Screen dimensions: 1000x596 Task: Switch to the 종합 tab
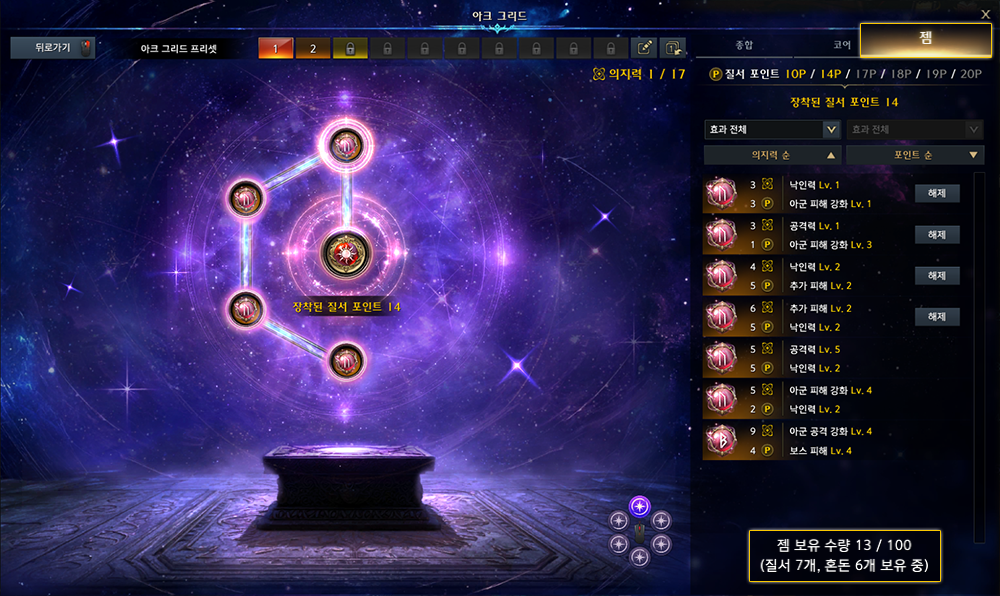click(x=744, y=45)
